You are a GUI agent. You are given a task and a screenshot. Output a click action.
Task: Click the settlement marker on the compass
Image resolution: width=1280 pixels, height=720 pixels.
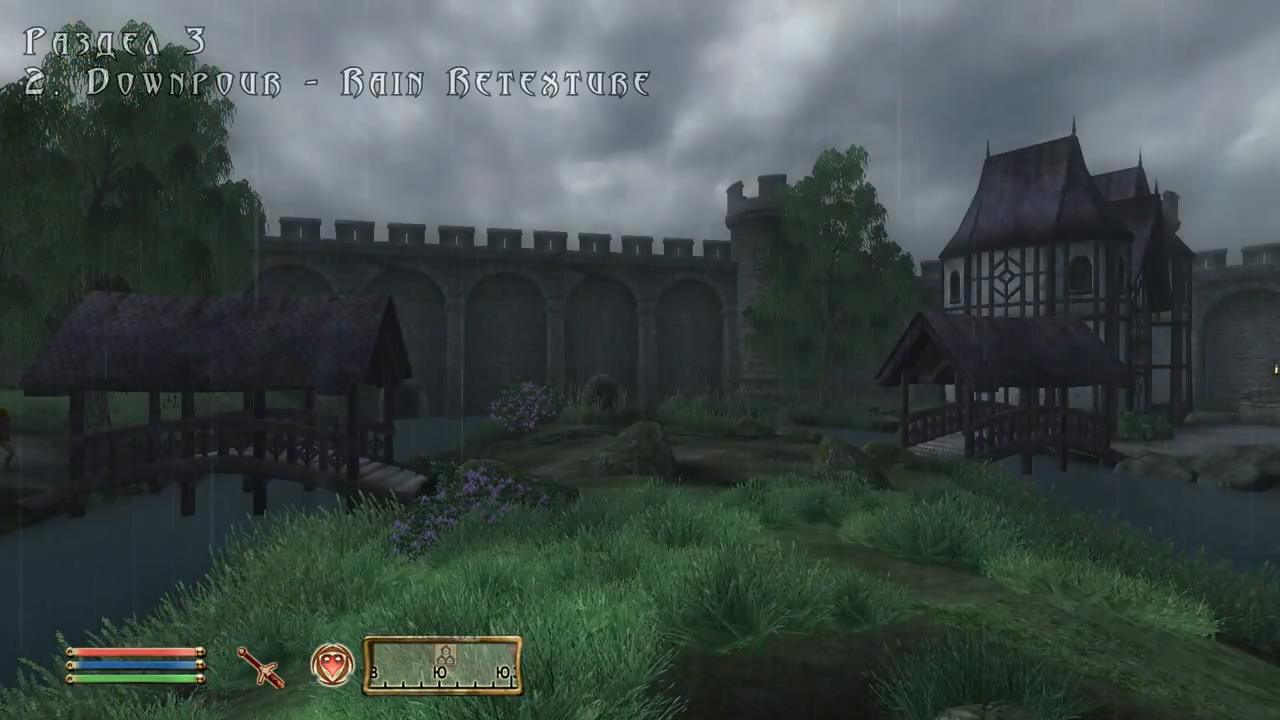(444, 655)
